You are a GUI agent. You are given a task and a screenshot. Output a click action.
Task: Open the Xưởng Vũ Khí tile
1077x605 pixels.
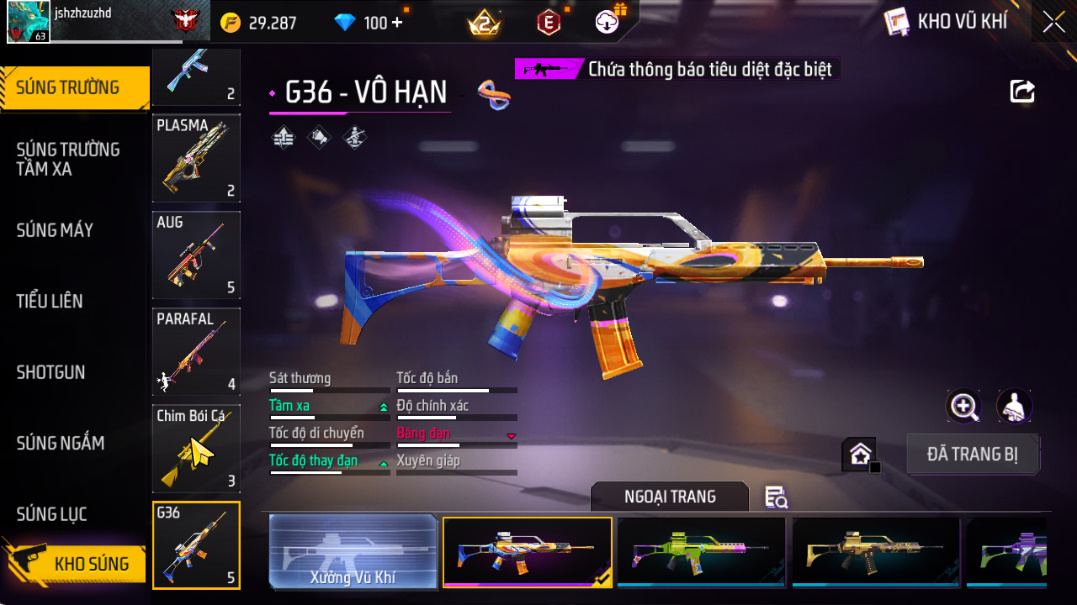point(354,551)
